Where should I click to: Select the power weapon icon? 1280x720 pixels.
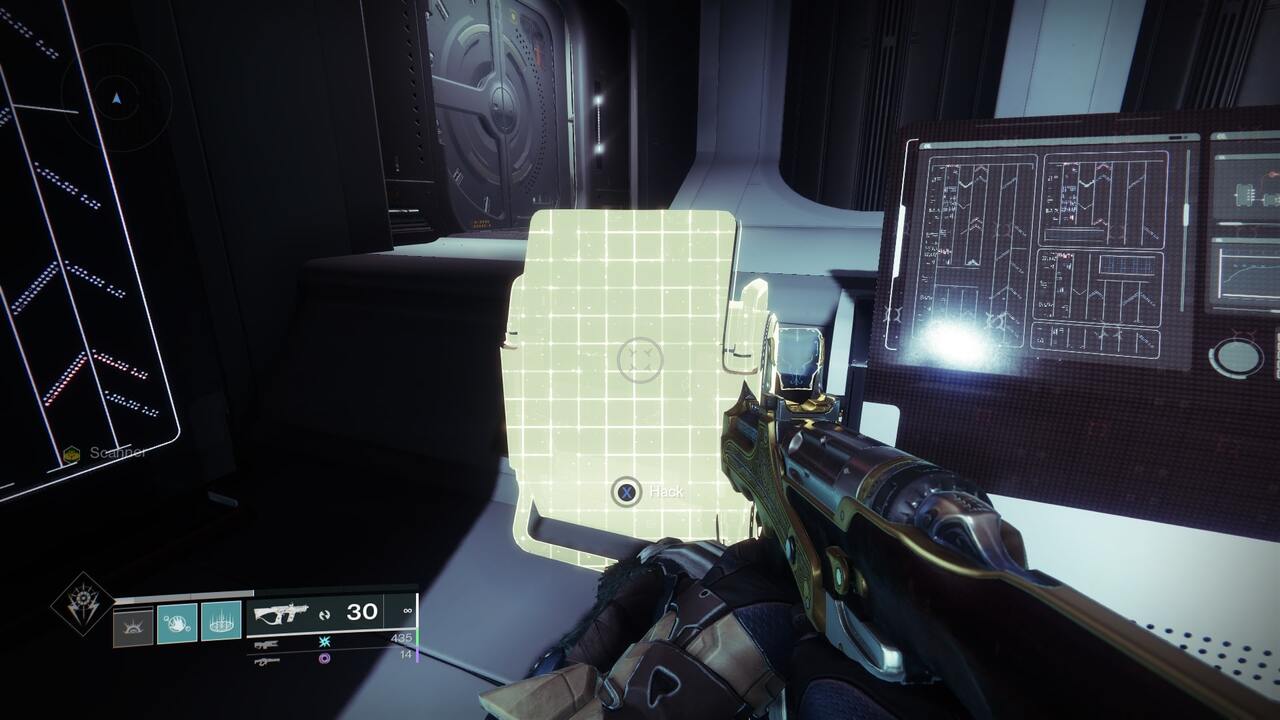click(264, 661)
